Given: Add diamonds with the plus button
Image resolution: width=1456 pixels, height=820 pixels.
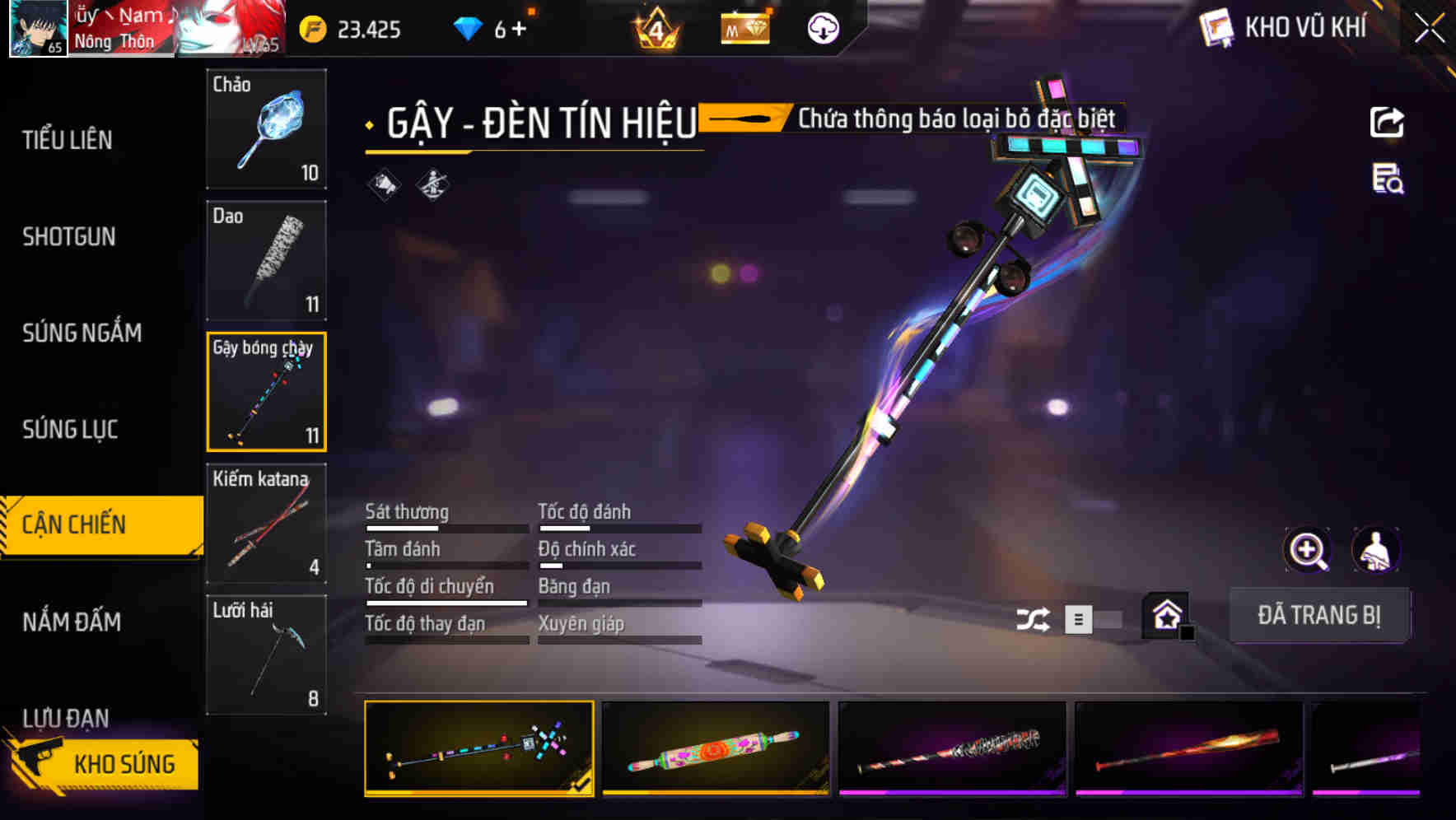Looking at the screenshot, I should point(519,30).
